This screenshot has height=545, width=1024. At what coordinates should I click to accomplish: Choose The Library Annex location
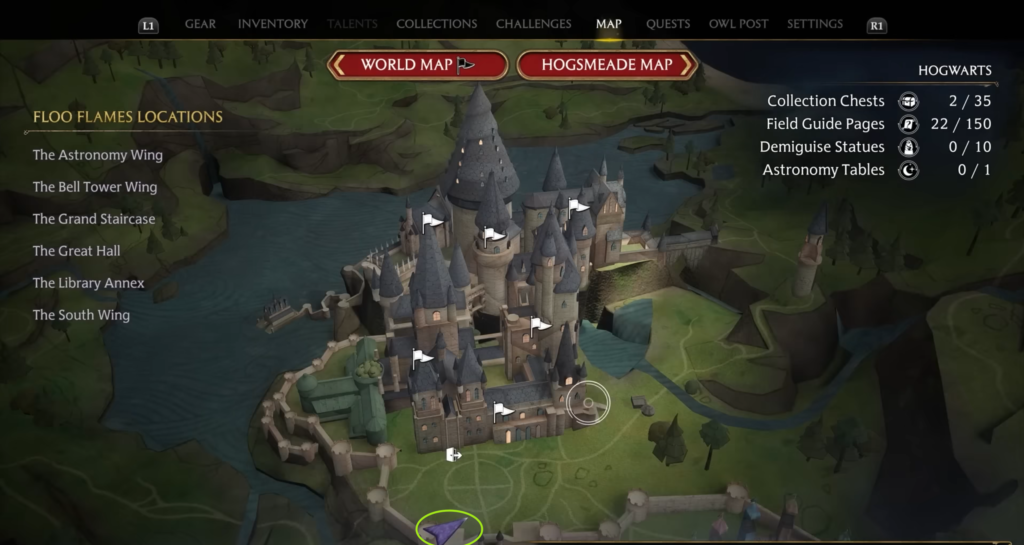pyautogui.click(x=88, y=283)
